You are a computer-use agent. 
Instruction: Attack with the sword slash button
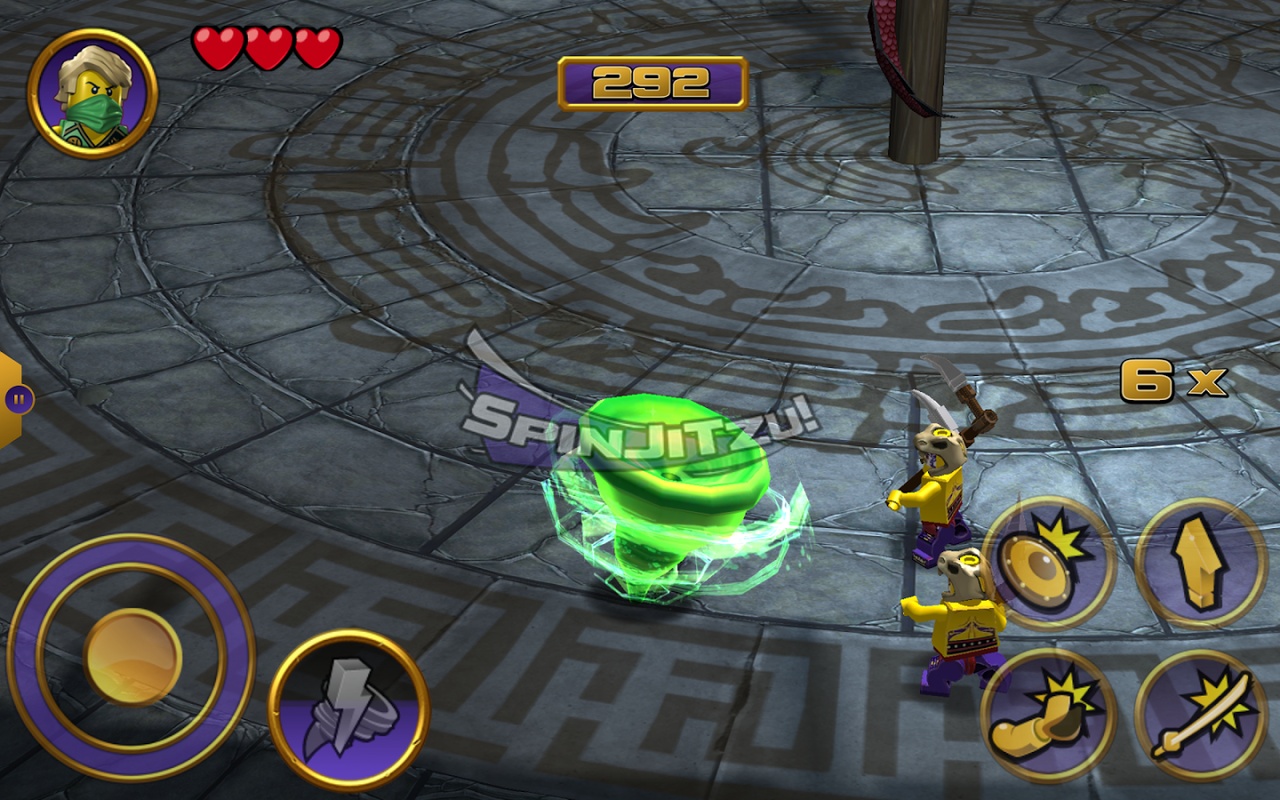click(x=1200, y=716)
